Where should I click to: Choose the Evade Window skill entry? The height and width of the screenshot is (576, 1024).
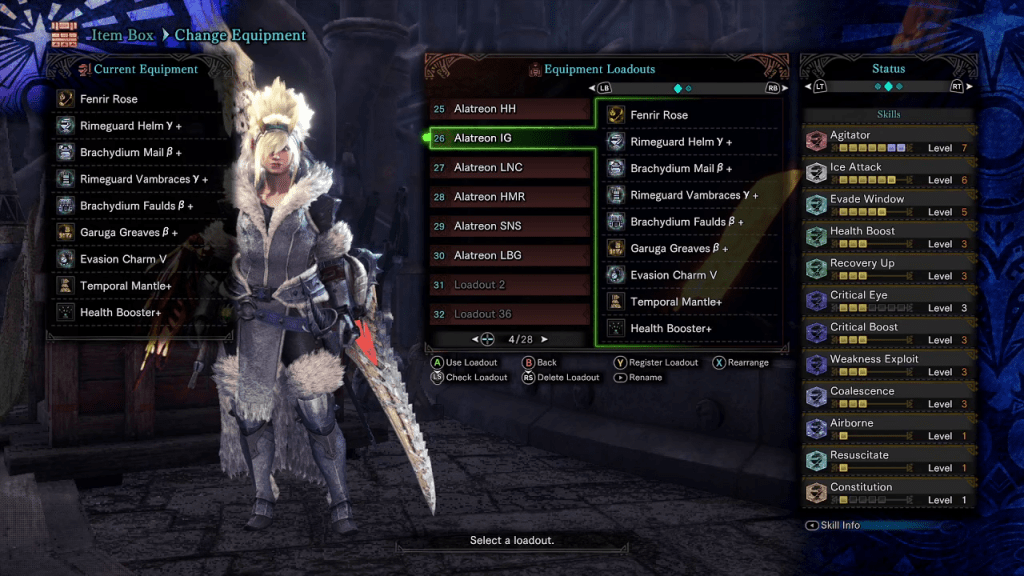888,205
